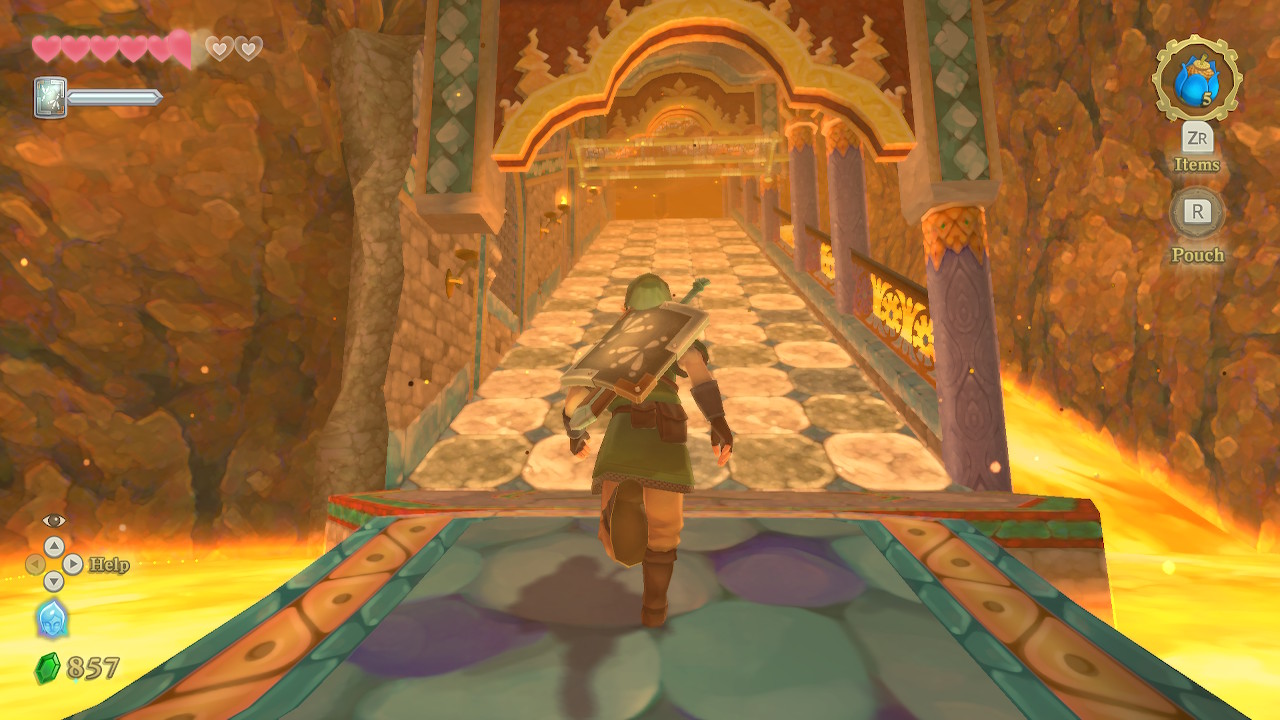
Task: Open the Help option beside the d-pad
Action: [108, 565]
